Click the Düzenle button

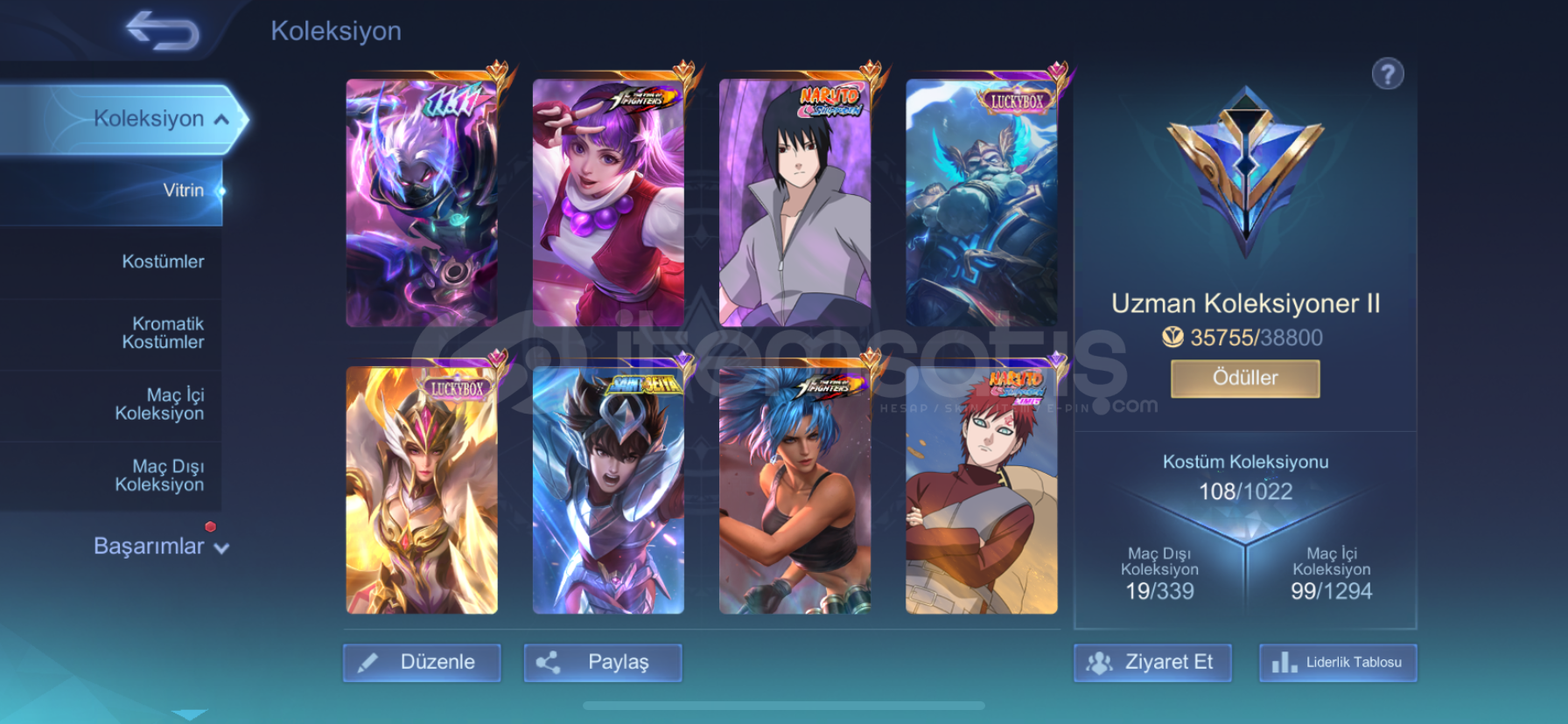pos(422,662)
